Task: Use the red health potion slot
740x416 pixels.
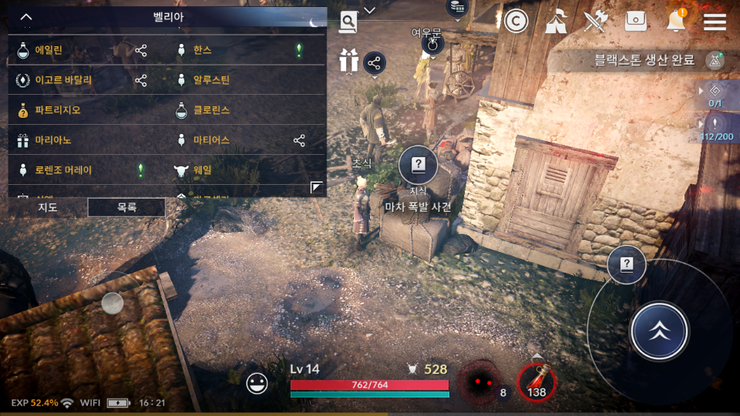Action: click(x=538, y=381)
